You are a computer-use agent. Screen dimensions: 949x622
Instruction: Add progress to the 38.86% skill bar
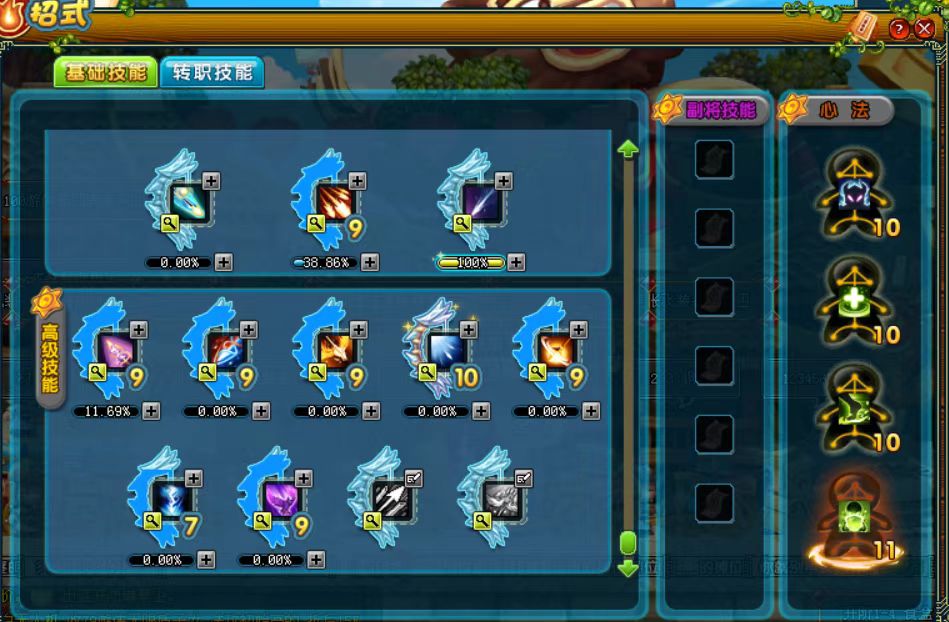pos(370,262)
